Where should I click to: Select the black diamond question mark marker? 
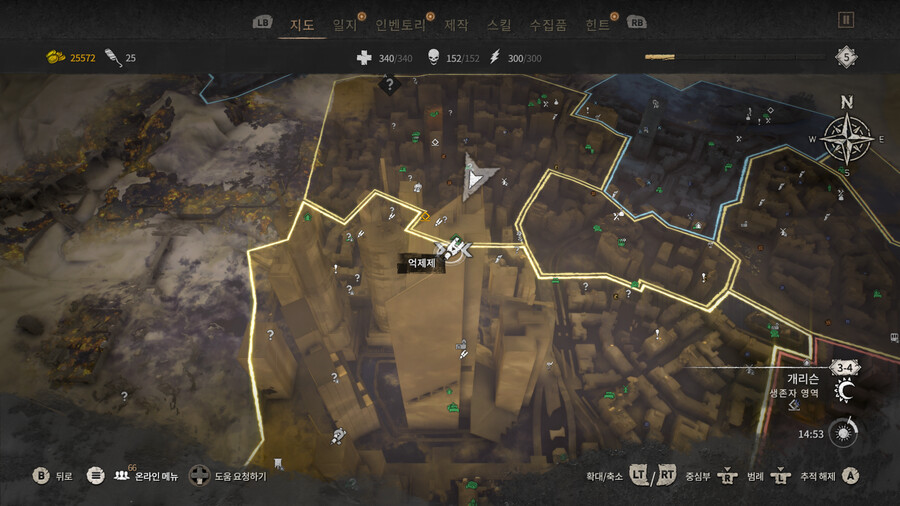tap(389, 86)
